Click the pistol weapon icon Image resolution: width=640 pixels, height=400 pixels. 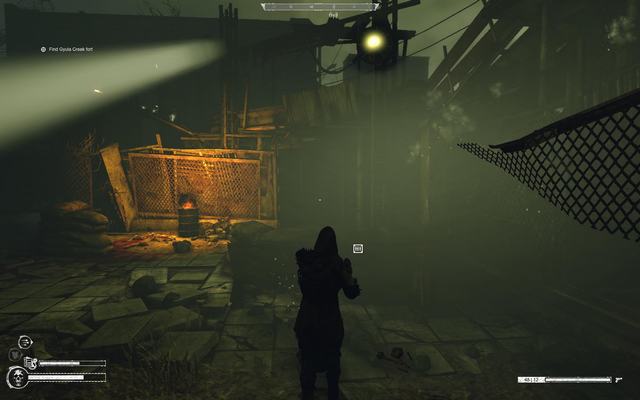click(x=620, y=380)
